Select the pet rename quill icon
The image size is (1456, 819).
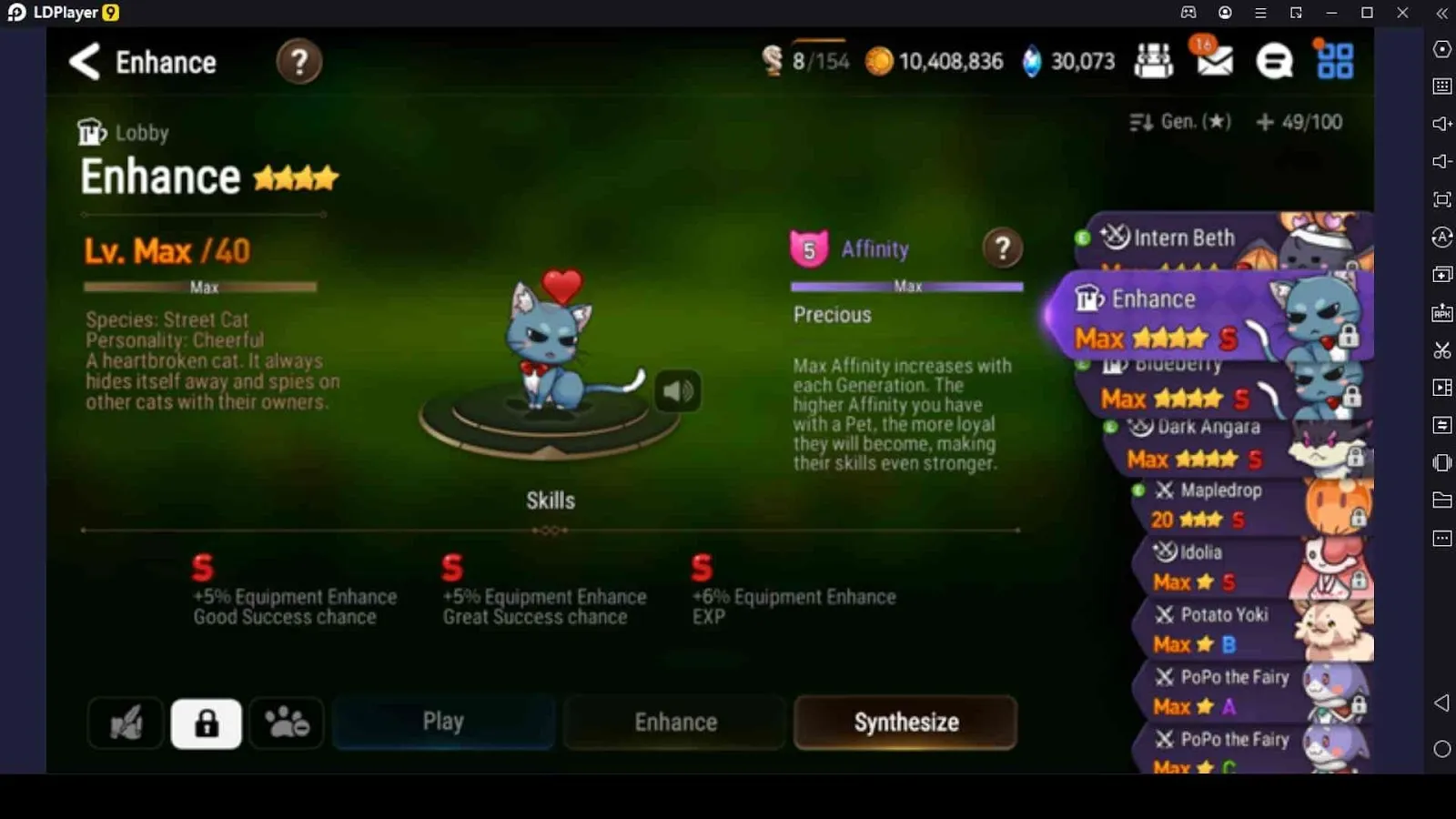click(126, 723)
